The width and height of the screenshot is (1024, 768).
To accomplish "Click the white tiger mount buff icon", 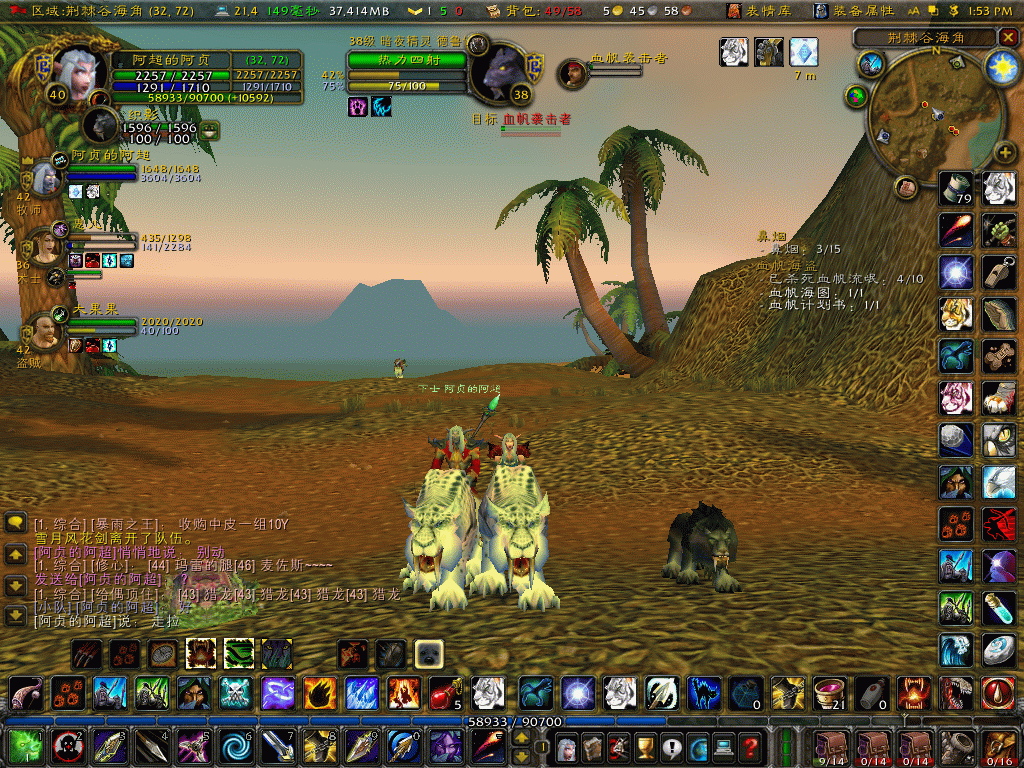I will click(x=734, y=52).
